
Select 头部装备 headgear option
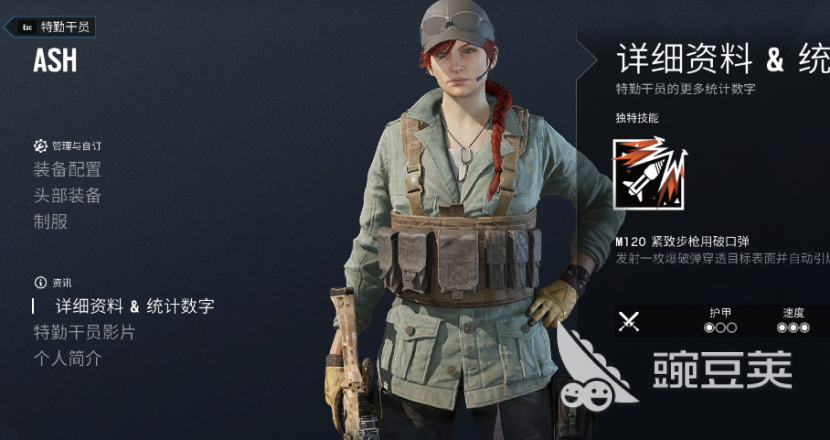(x=67, y=196)
